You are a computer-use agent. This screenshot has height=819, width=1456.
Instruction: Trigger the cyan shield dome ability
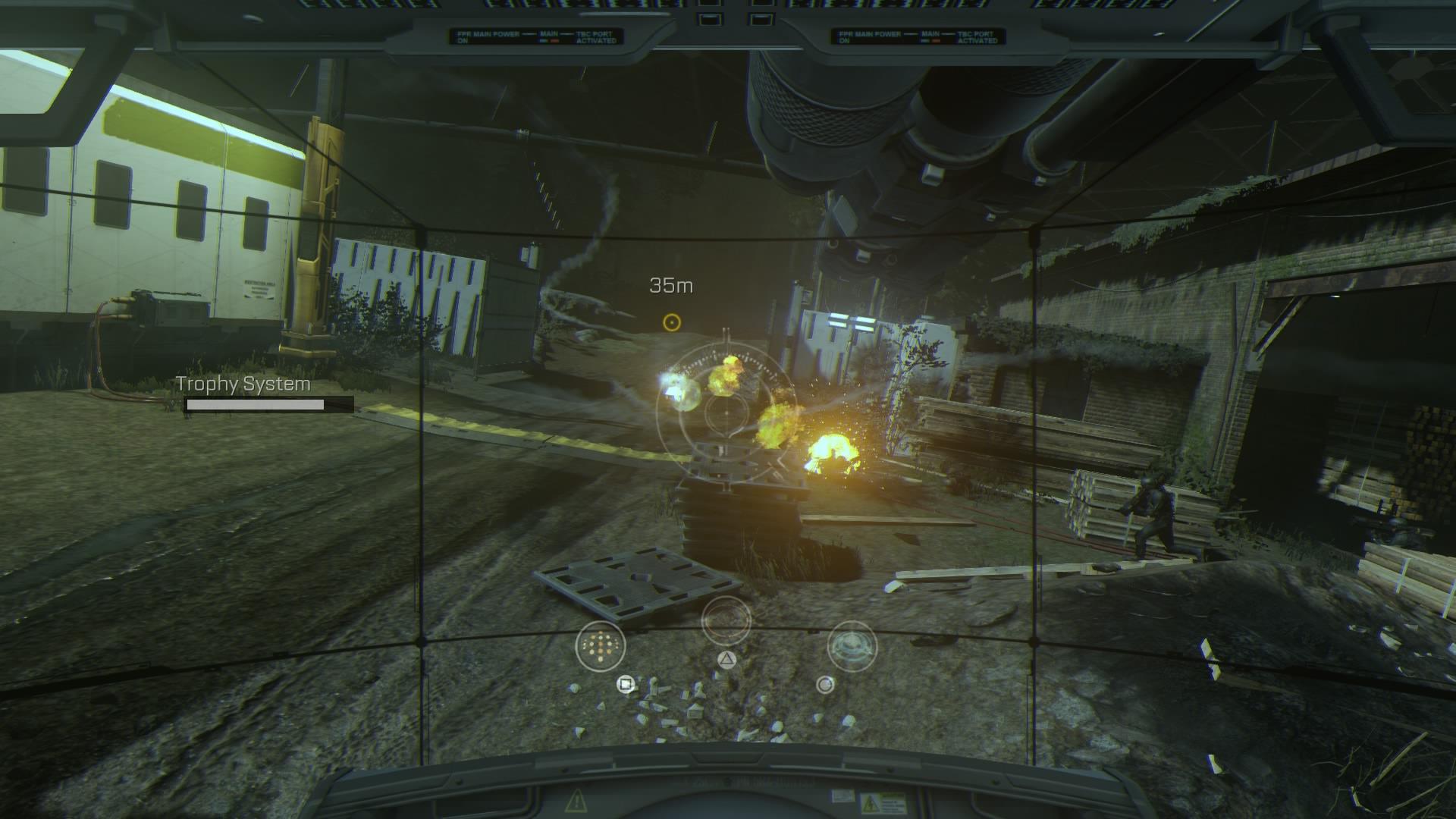click(x=852, y=646)
